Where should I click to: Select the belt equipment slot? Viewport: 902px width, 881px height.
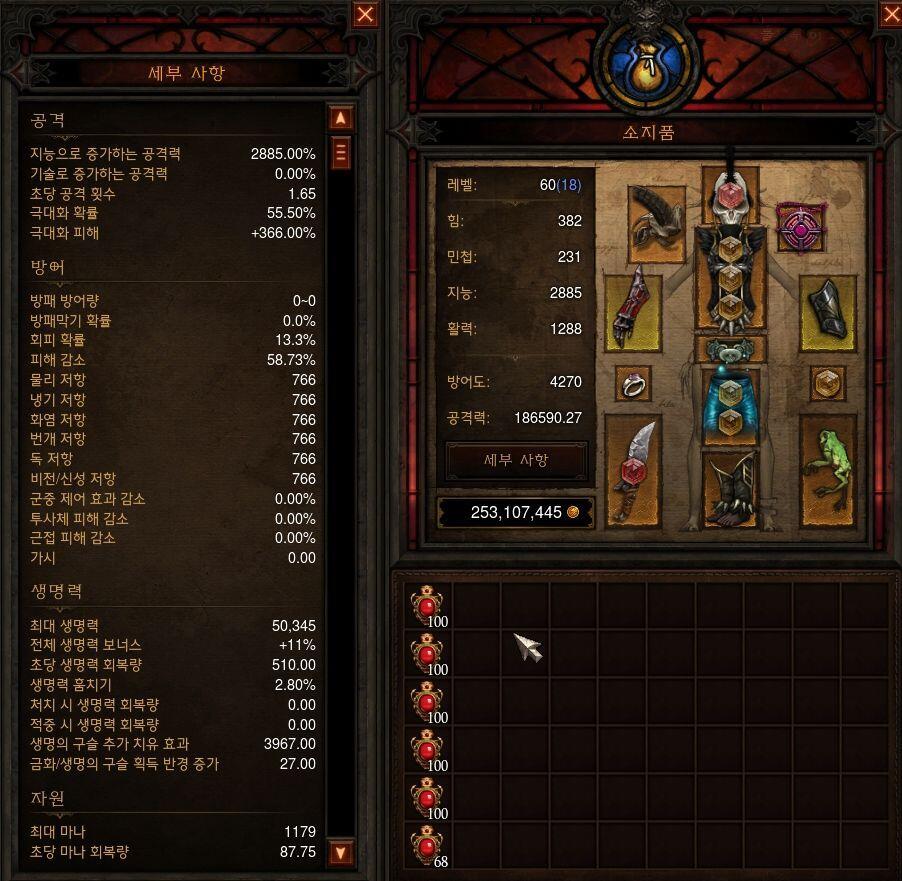pyautogui.click(x=730, y=350)
